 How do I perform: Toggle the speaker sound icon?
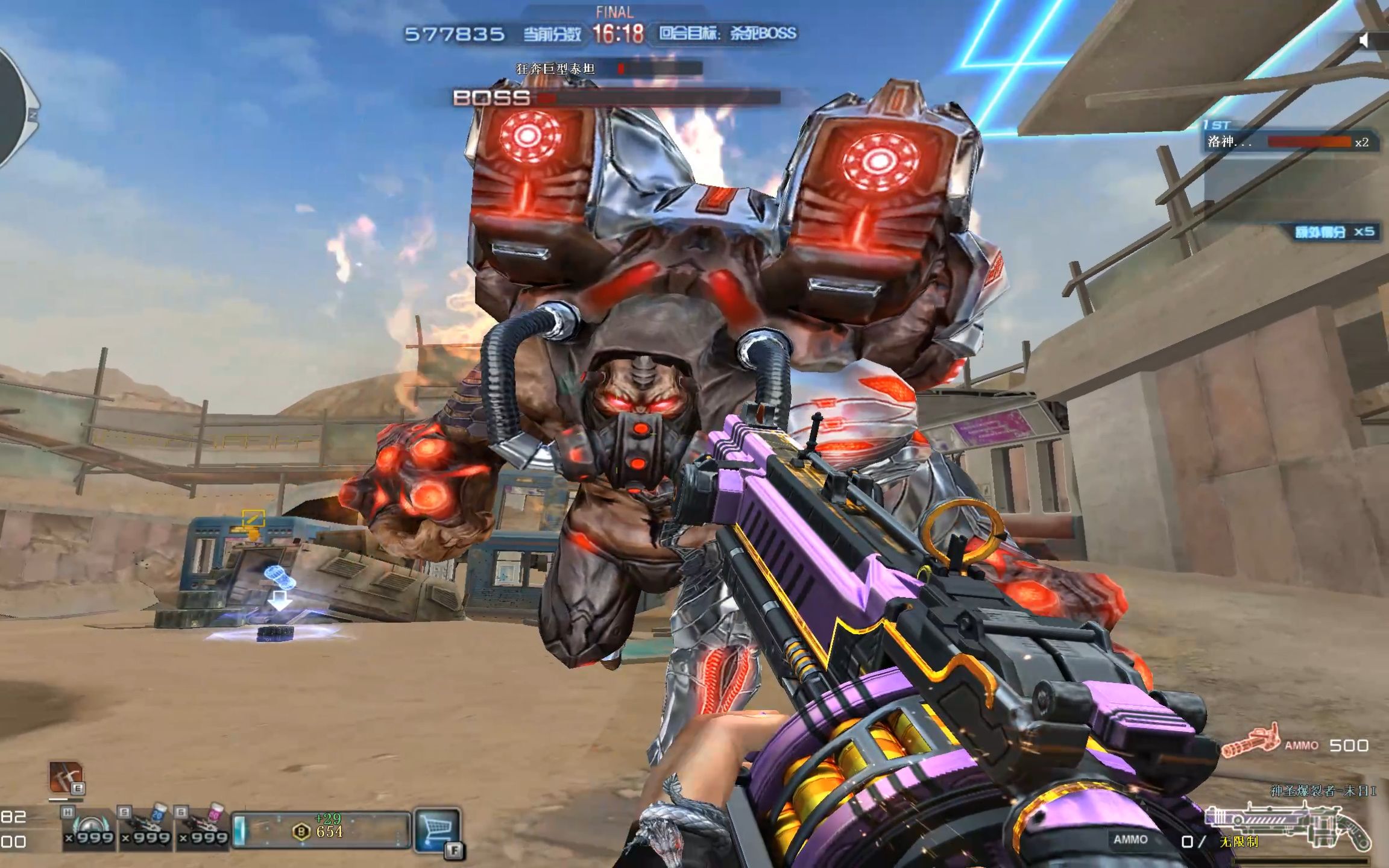[x=1365, y=40]
